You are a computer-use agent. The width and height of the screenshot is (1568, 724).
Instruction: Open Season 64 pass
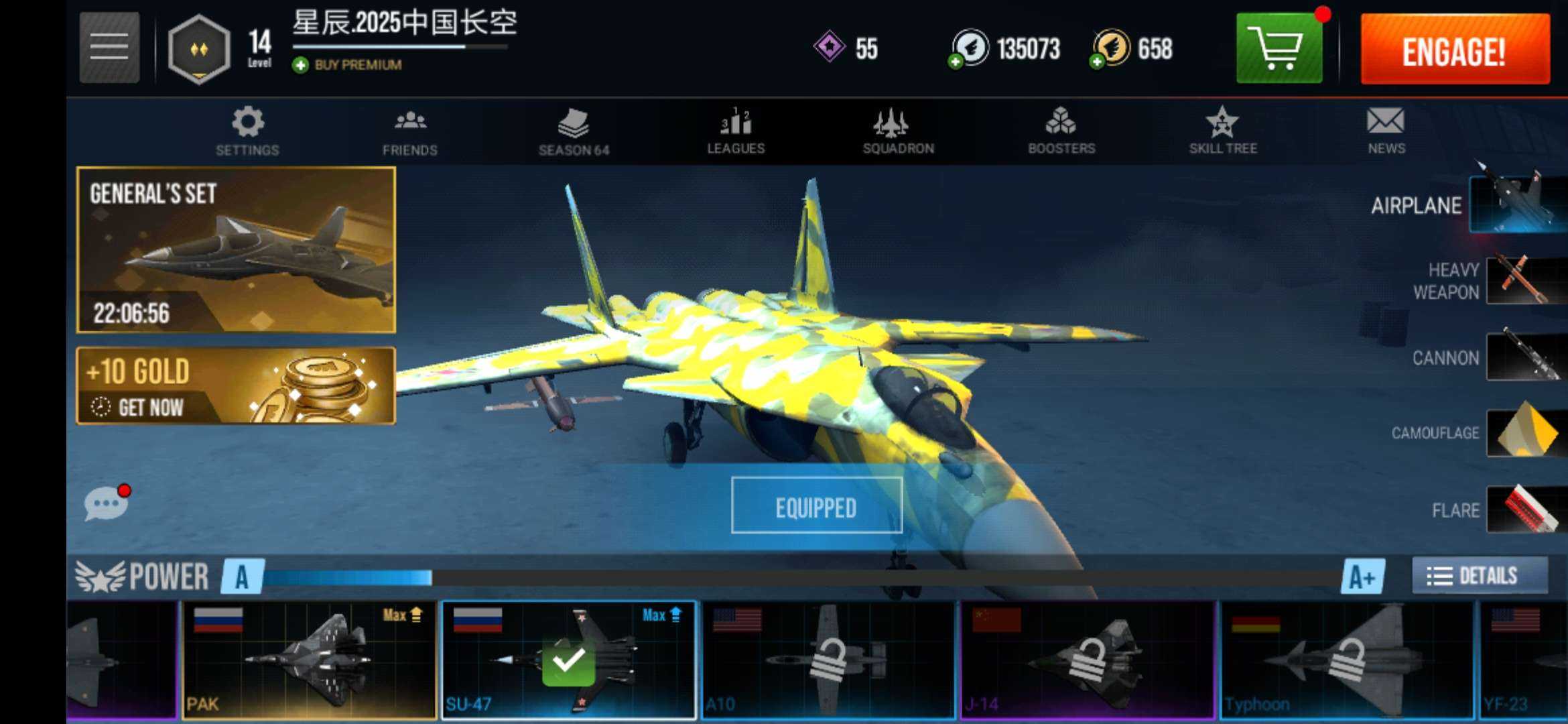click(x=574, y=131)
